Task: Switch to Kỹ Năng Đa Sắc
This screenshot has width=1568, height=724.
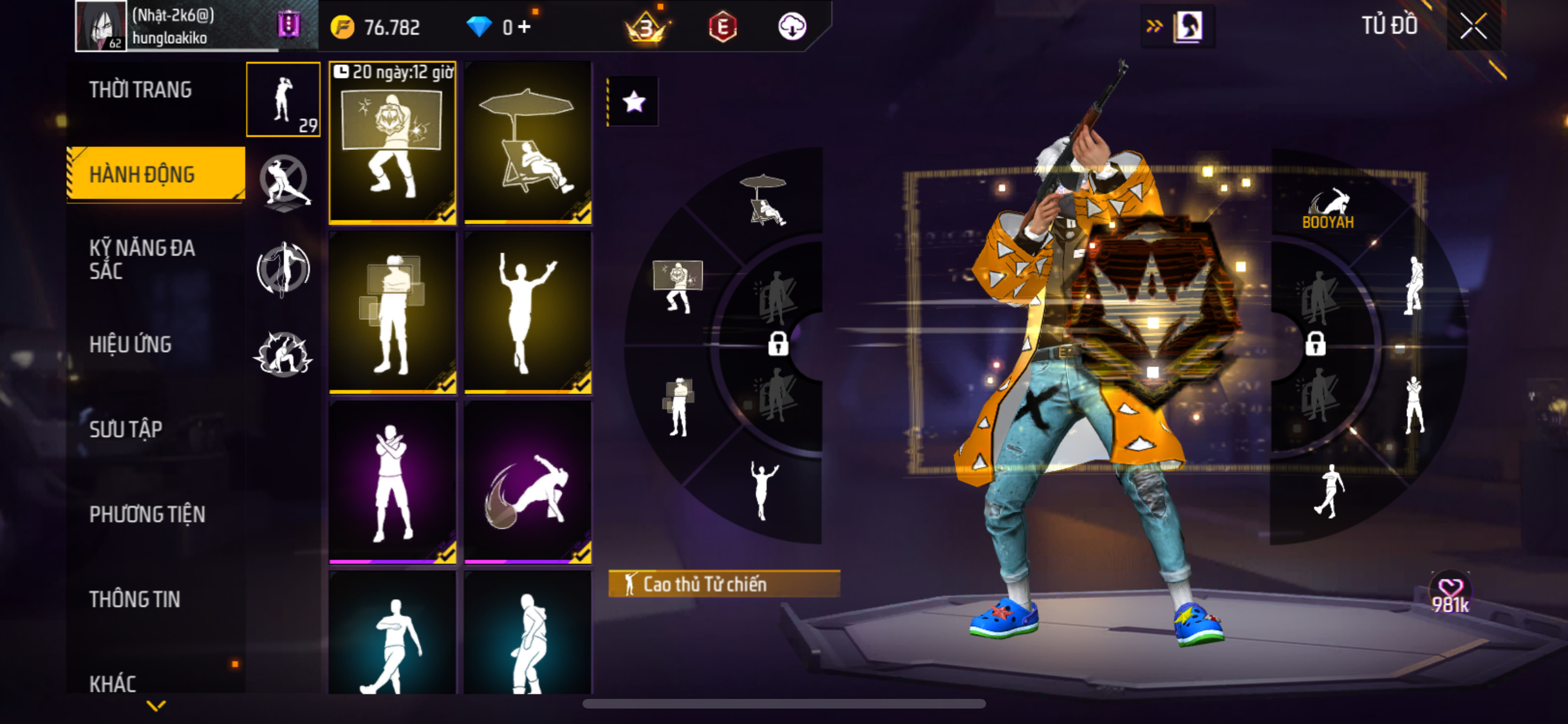Action: pyautogui.click(x=142, y=259)
